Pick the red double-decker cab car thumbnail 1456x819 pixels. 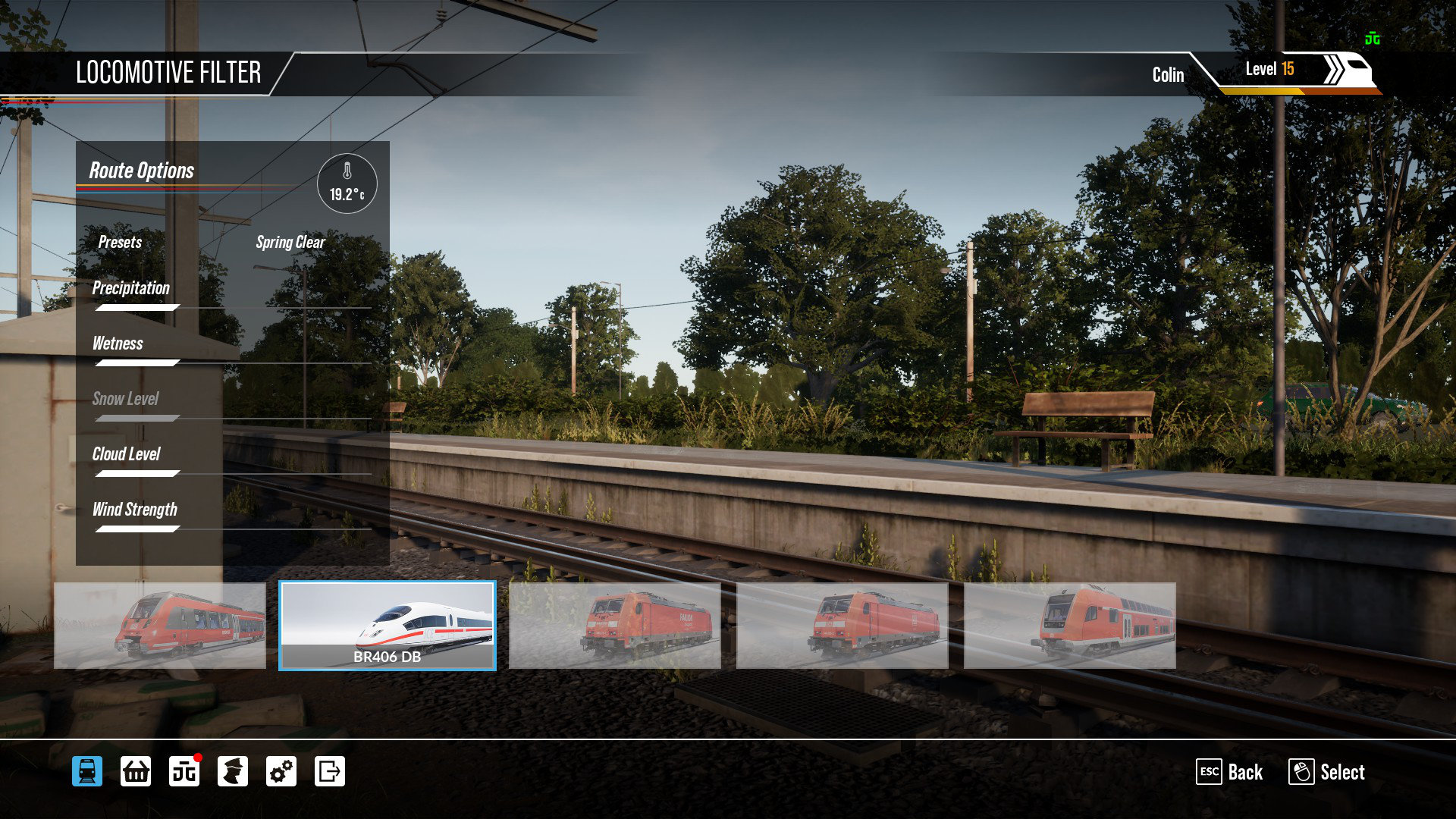pyautogui.click(x=1069, y=626)
